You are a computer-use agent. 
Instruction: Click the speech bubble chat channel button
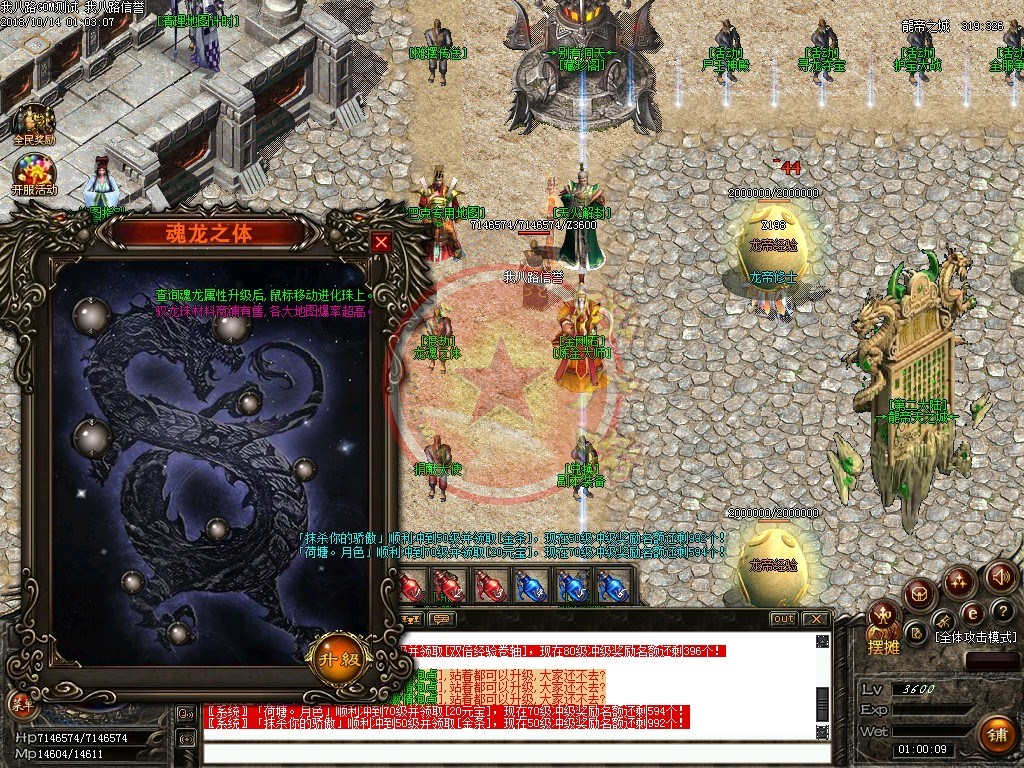(440, 619)
